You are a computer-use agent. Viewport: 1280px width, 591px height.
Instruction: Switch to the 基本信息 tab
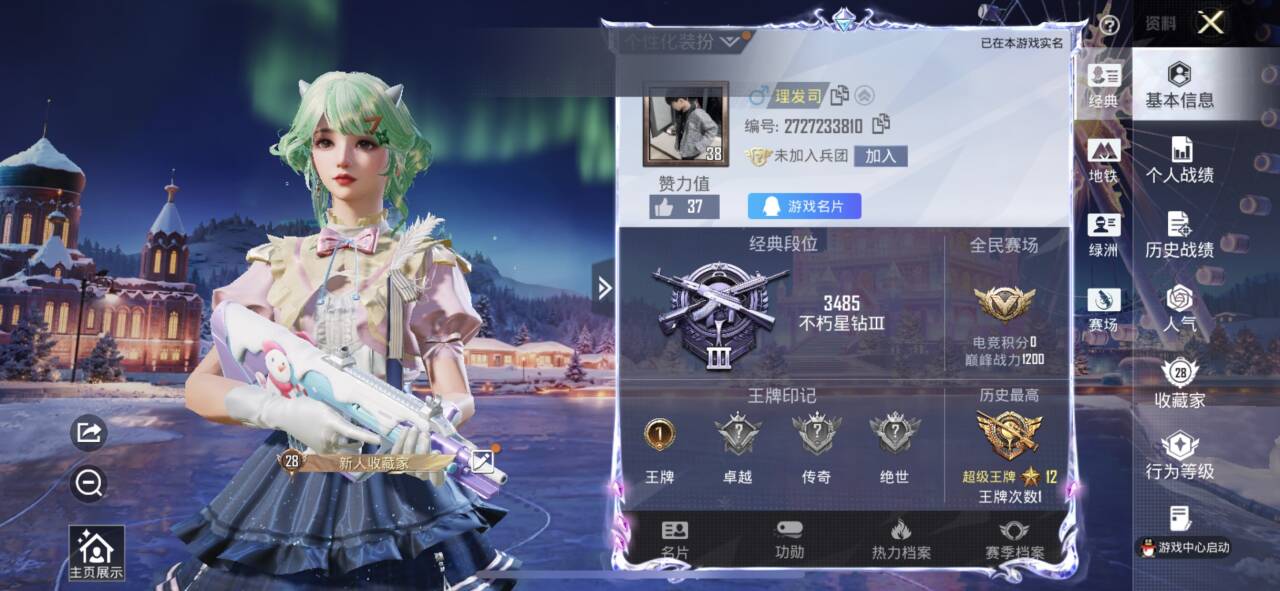[1180, 85]
